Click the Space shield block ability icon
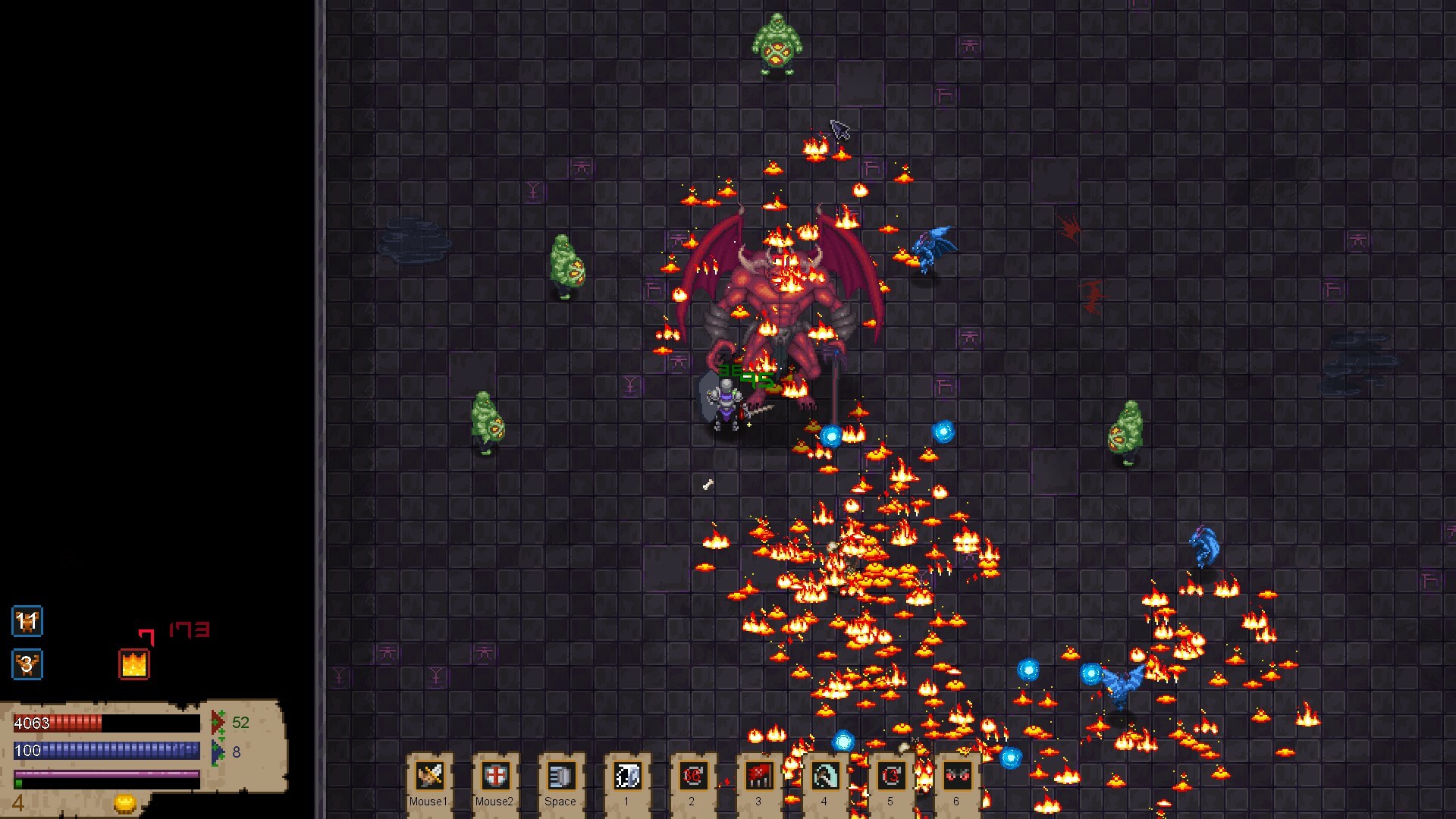The image size is (1456, 819). [x=560, y=775]
